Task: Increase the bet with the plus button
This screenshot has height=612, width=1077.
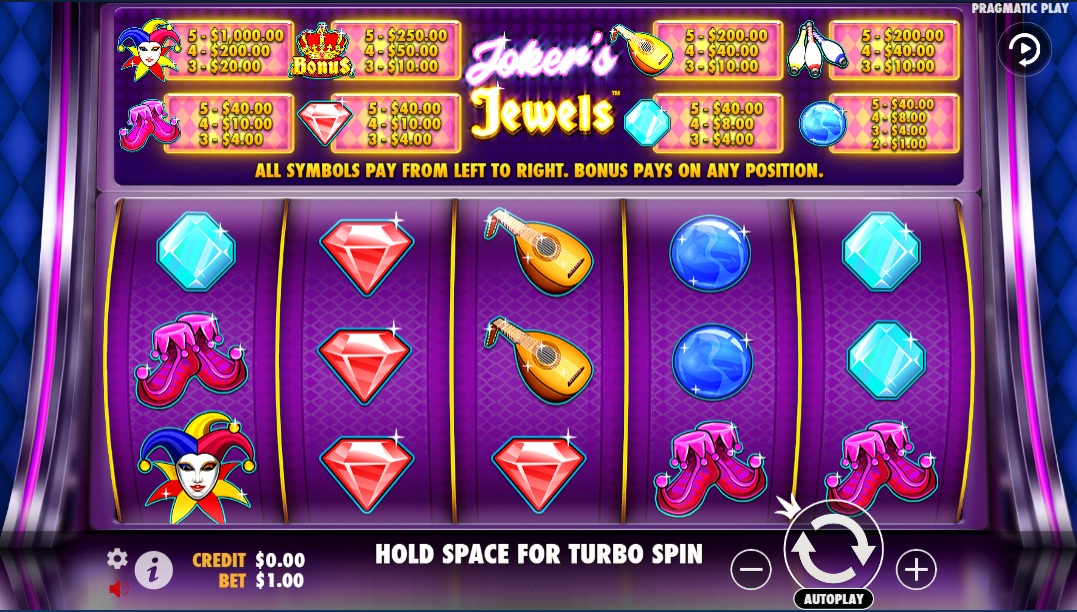Action: click(915, 569)
